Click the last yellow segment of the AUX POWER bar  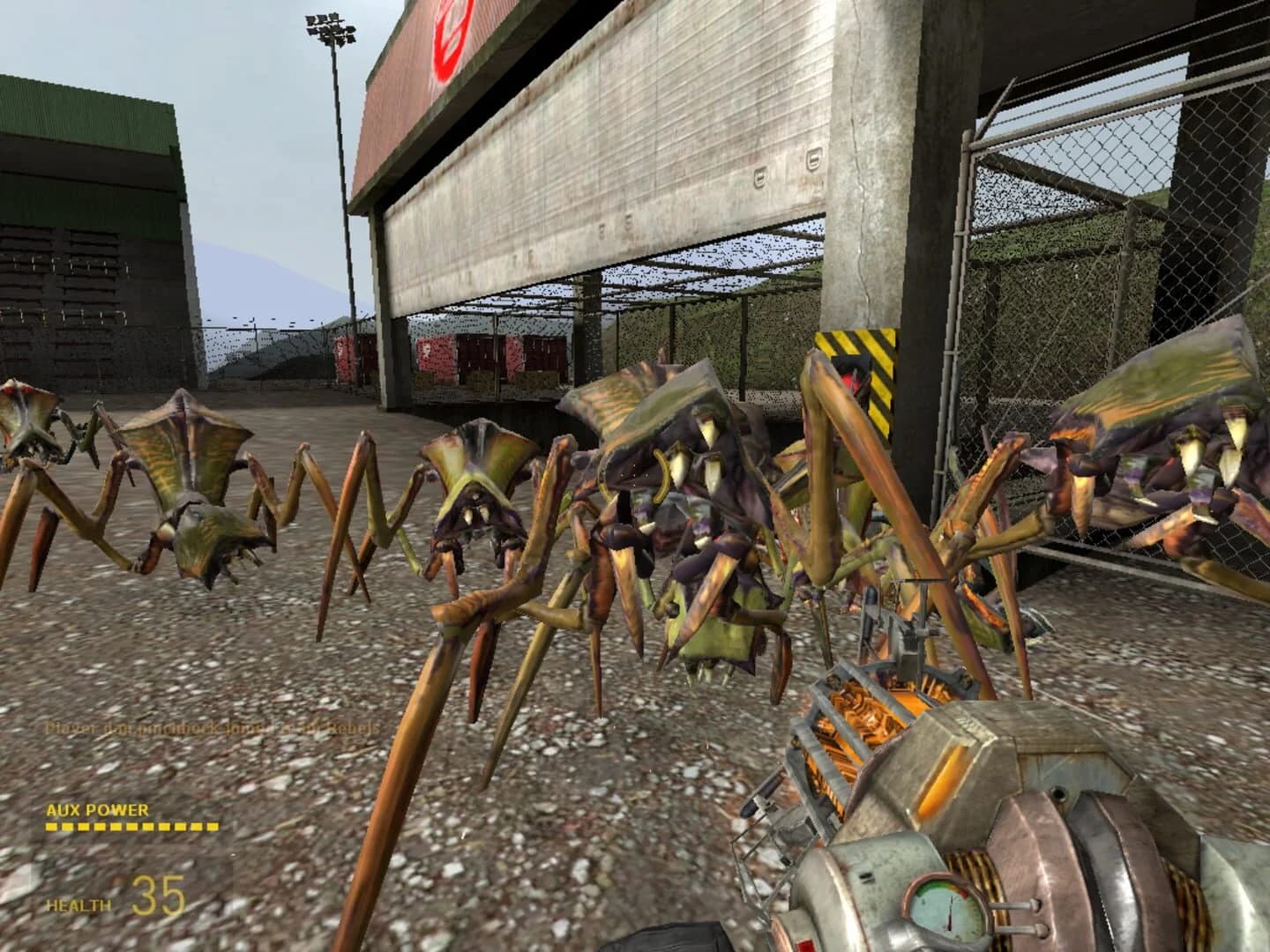212,827
